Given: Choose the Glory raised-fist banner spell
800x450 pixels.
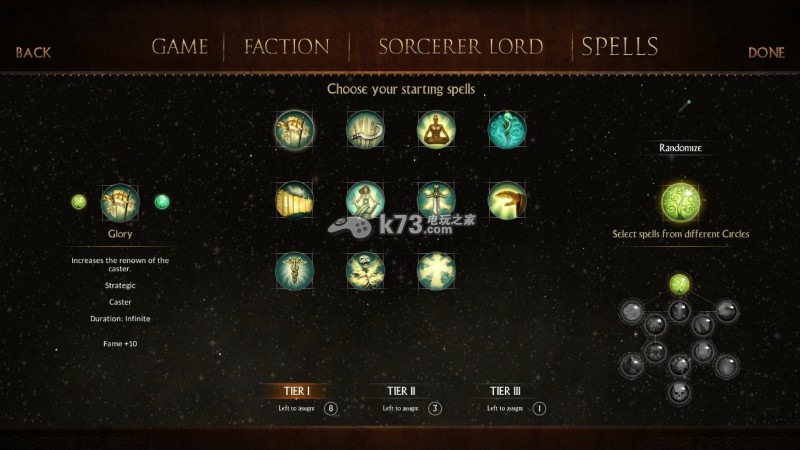Looking at the screenshot, I should [294, 129].
